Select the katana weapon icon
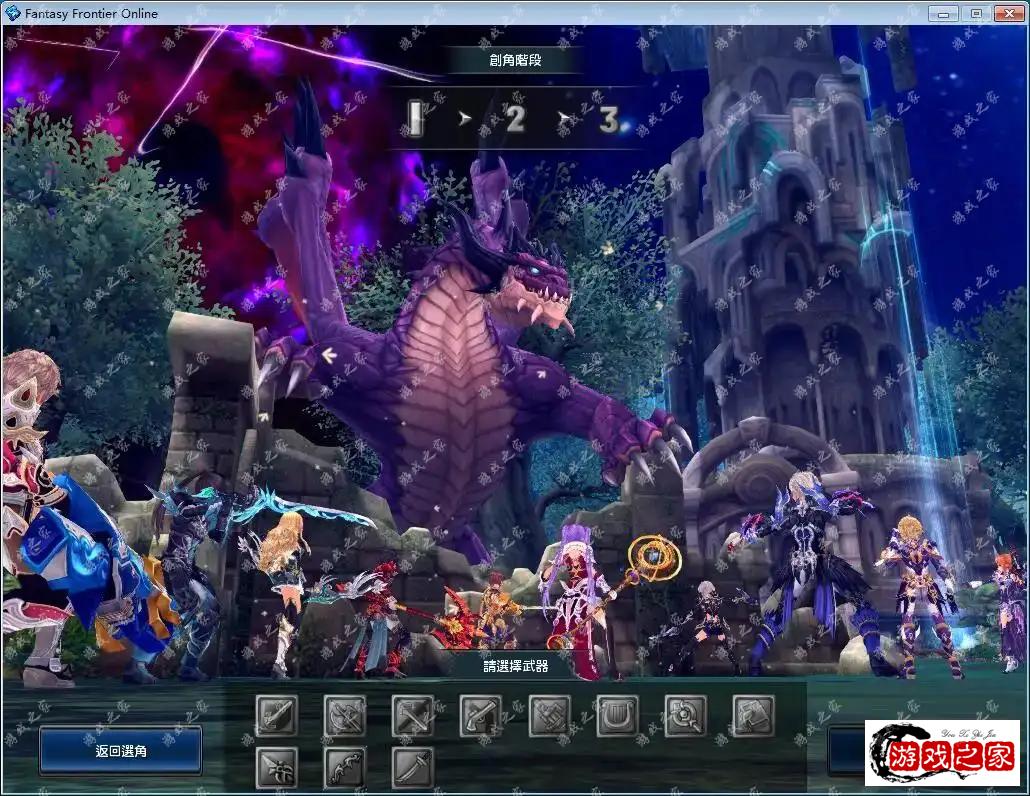Screen dimensions: 1030x796 click(412, 767)
